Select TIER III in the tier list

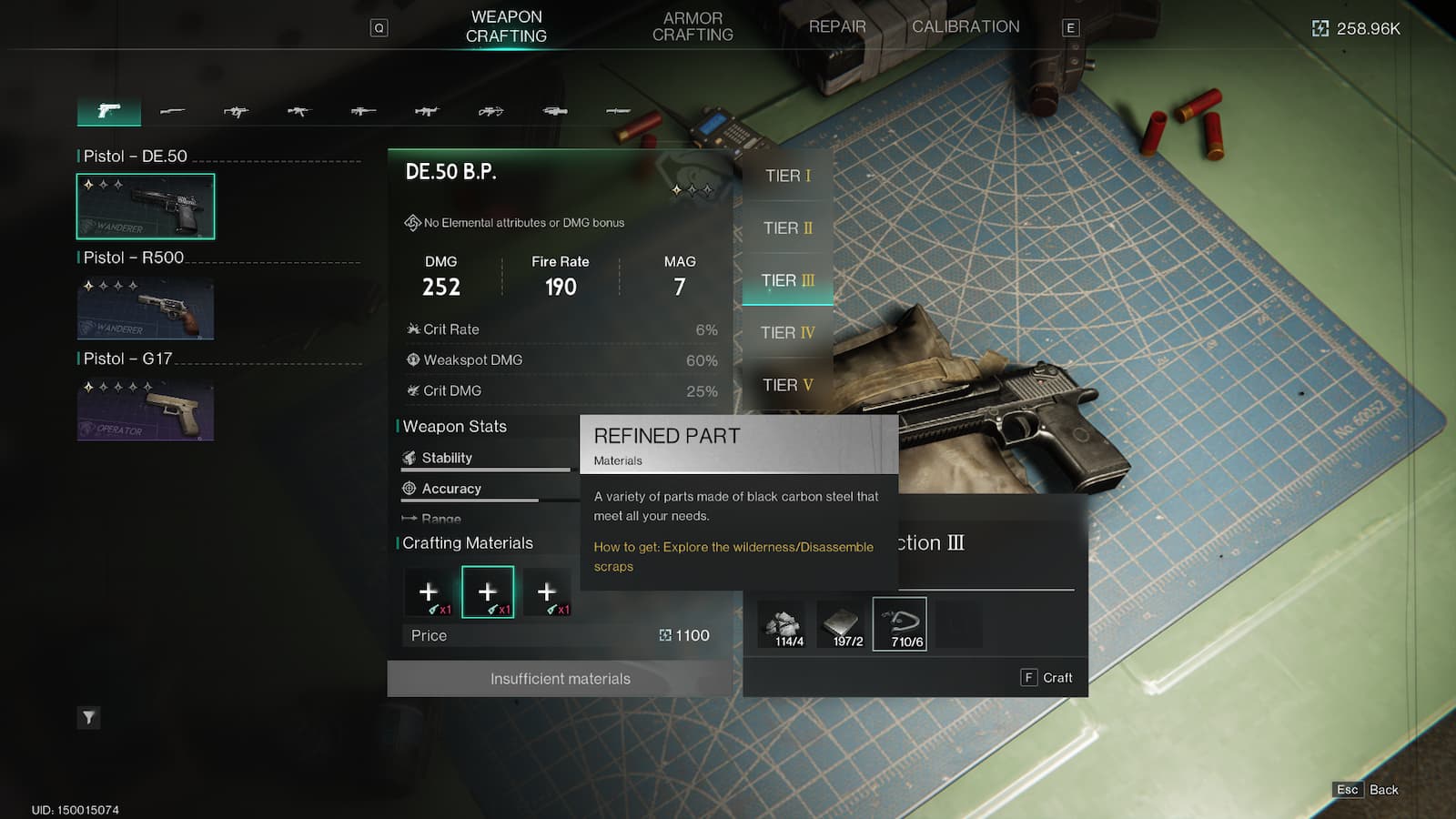pyautogui.click(x=787, y=280)
